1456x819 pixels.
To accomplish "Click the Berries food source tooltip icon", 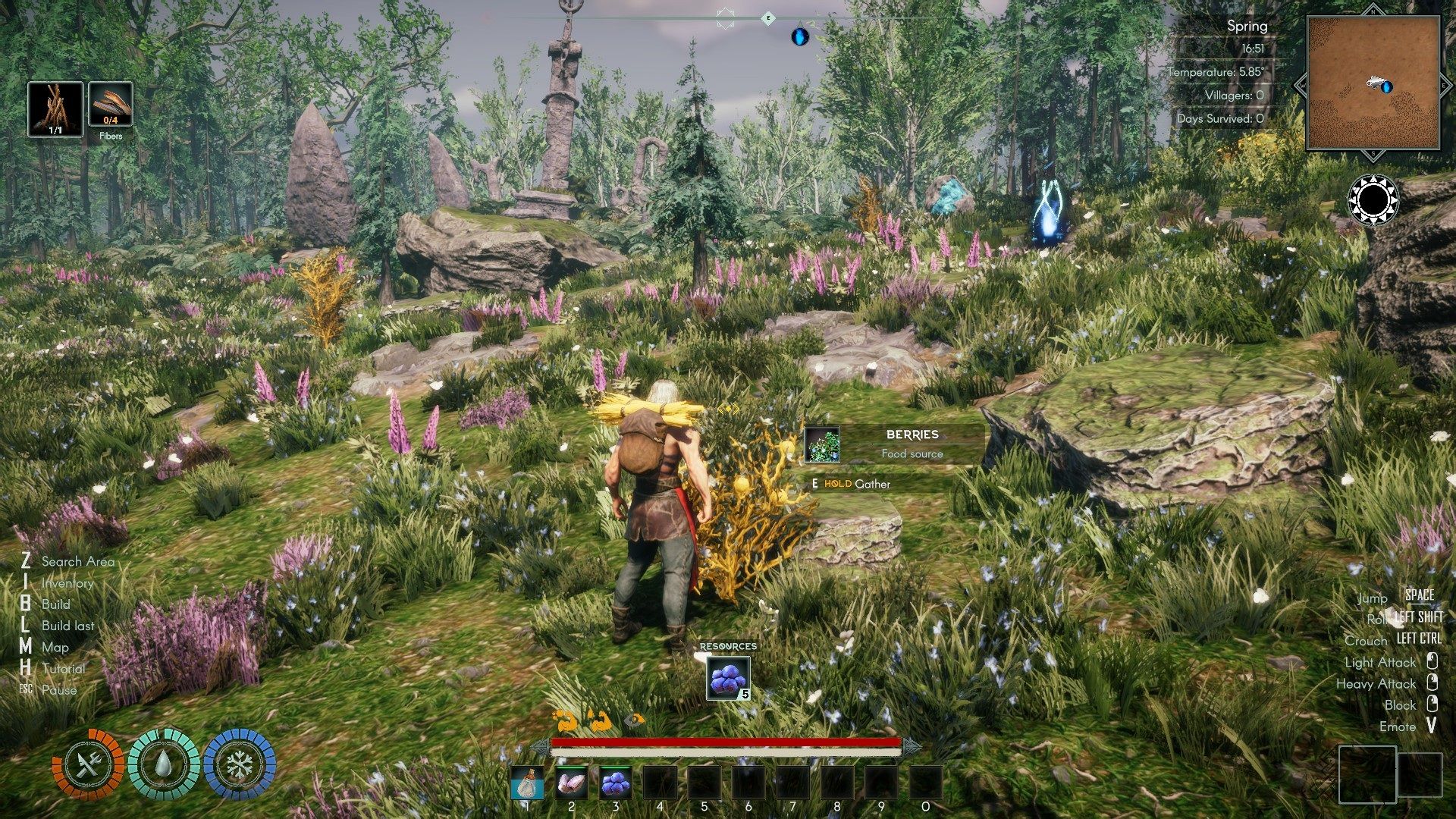I will (822, 444).
